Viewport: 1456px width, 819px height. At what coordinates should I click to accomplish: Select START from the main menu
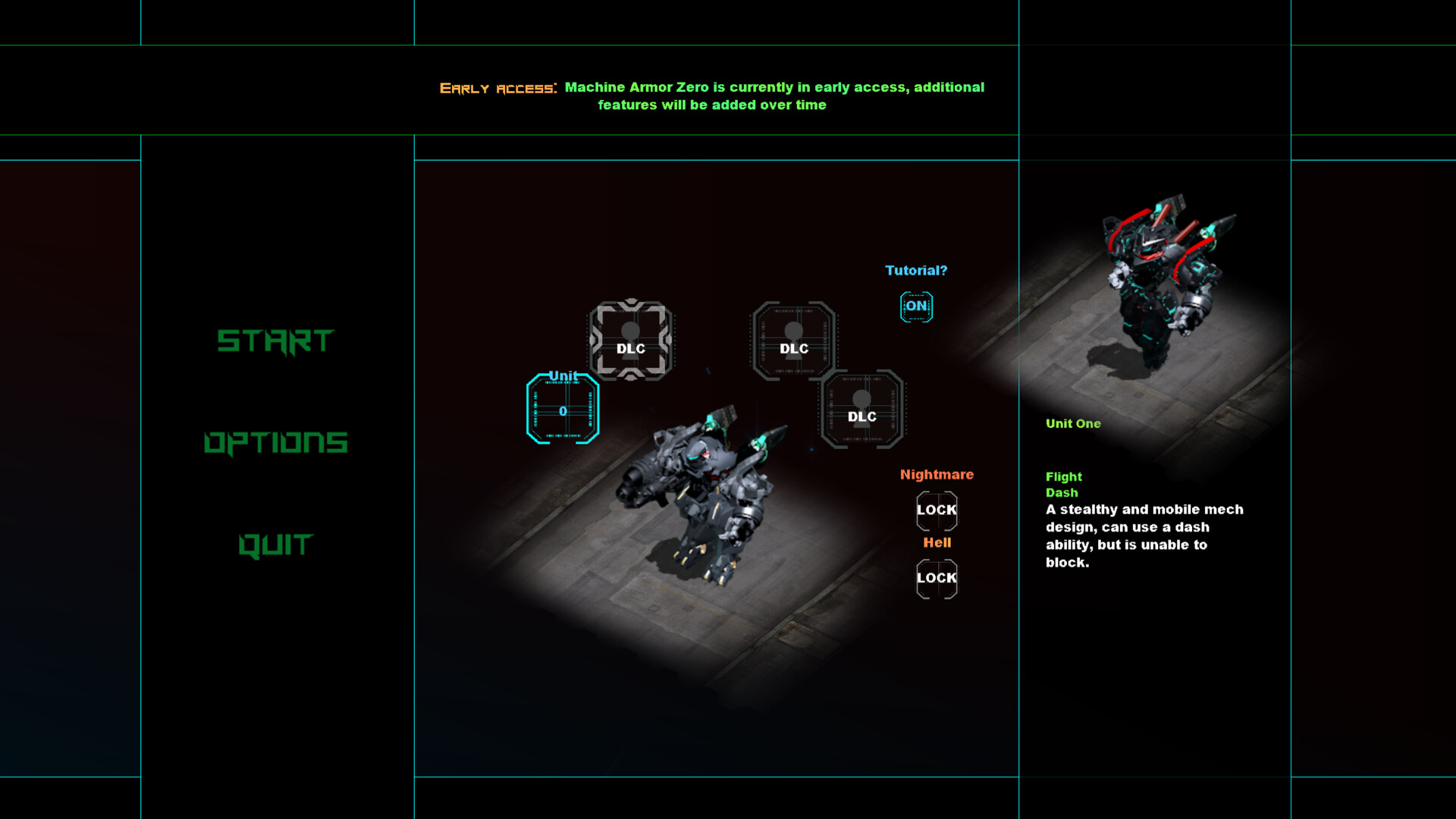276,341
